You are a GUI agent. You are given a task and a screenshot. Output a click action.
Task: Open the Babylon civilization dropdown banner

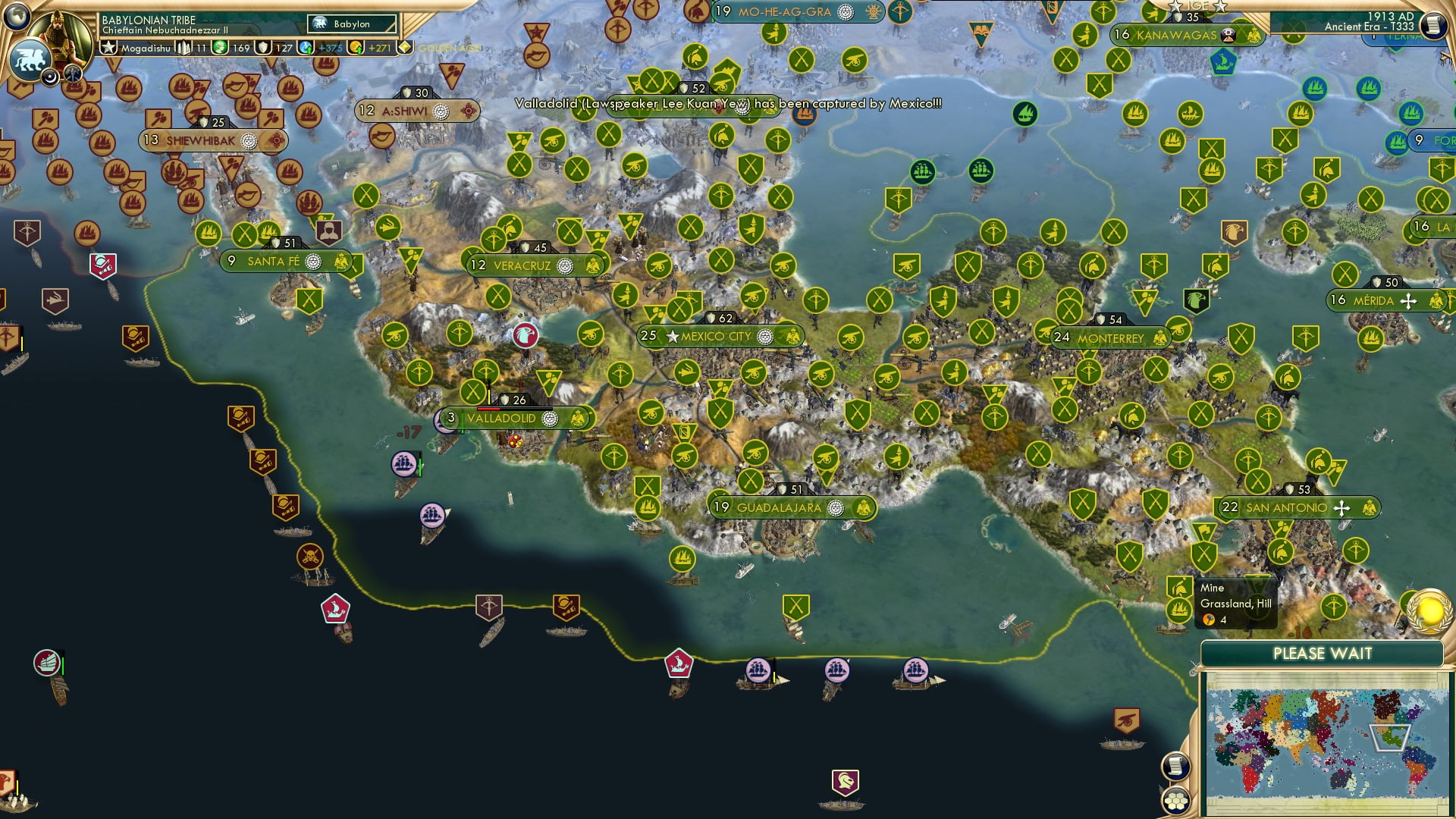pos(349,24)
